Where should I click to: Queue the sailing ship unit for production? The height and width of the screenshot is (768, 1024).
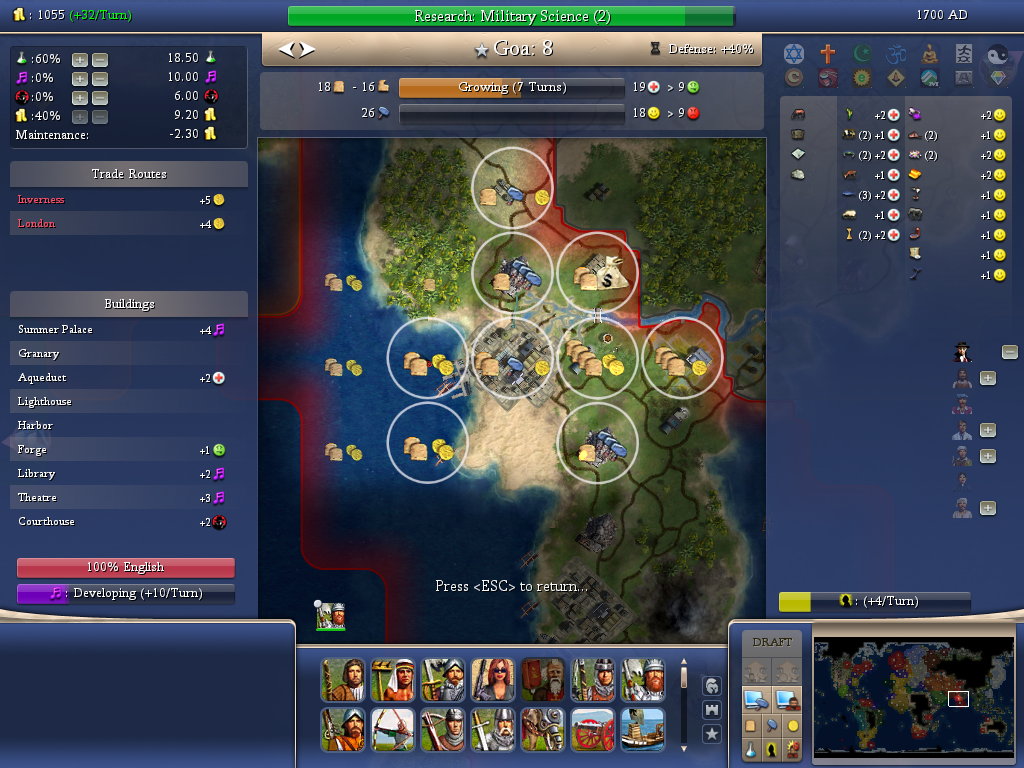[x=641, y=729]
